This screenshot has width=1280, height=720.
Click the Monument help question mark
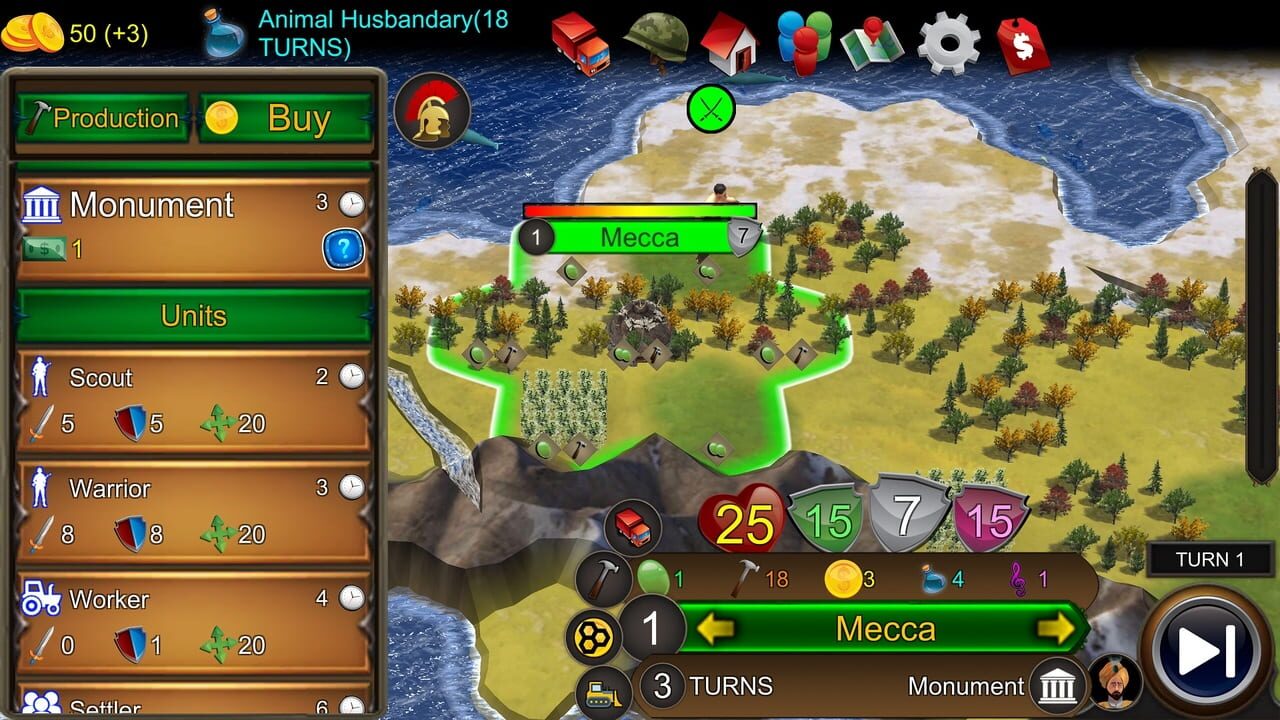coord(341,250)
